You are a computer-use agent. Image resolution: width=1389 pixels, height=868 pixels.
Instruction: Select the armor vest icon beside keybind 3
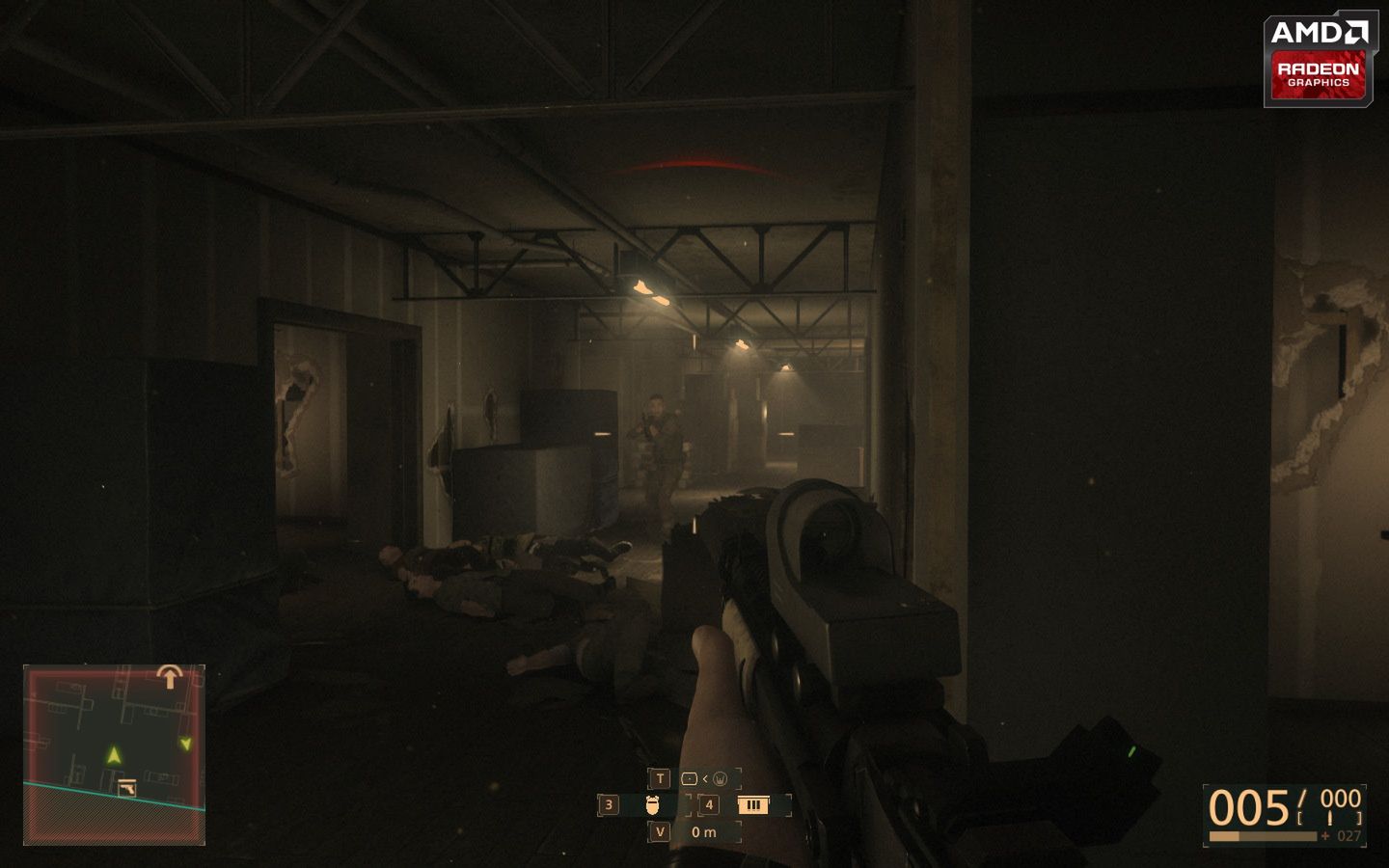651,803
